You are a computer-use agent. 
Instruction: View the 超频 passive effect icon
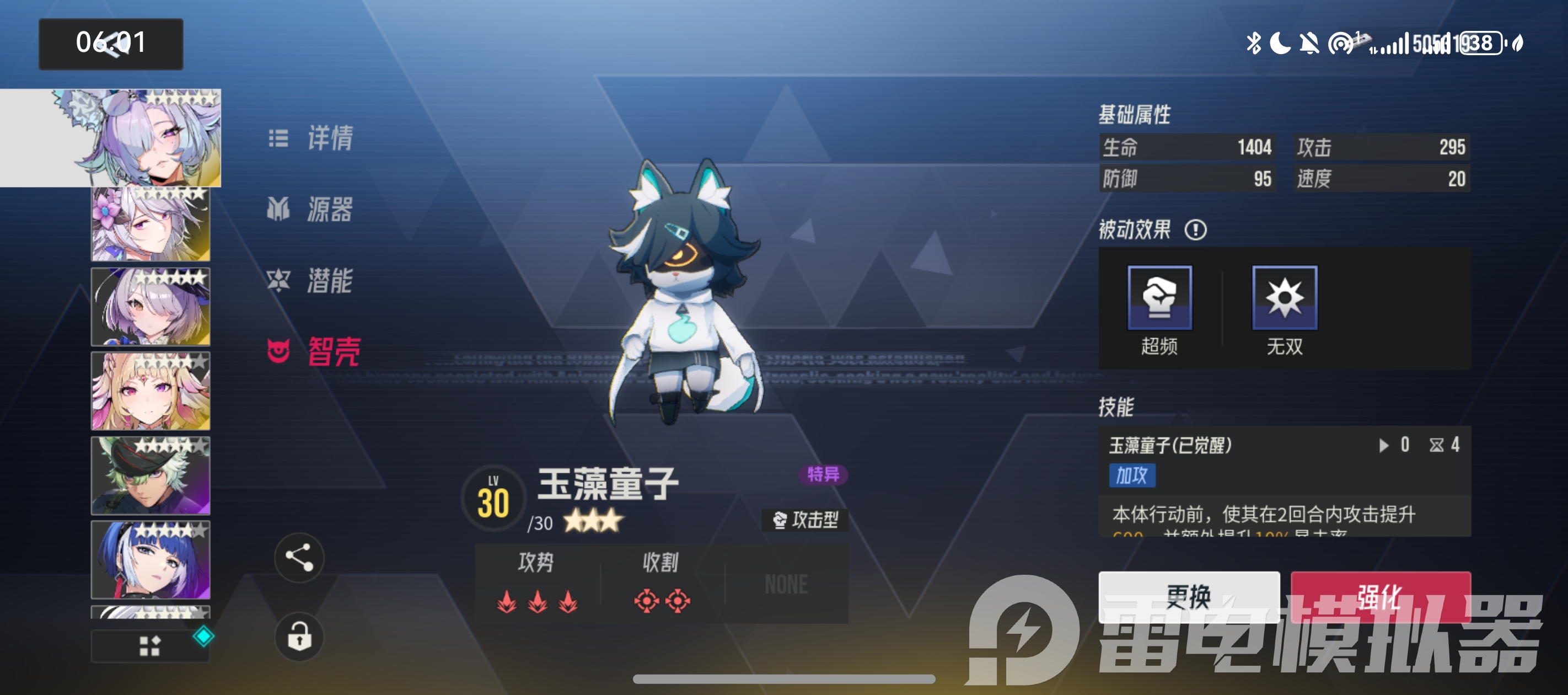coord(1159,298)
